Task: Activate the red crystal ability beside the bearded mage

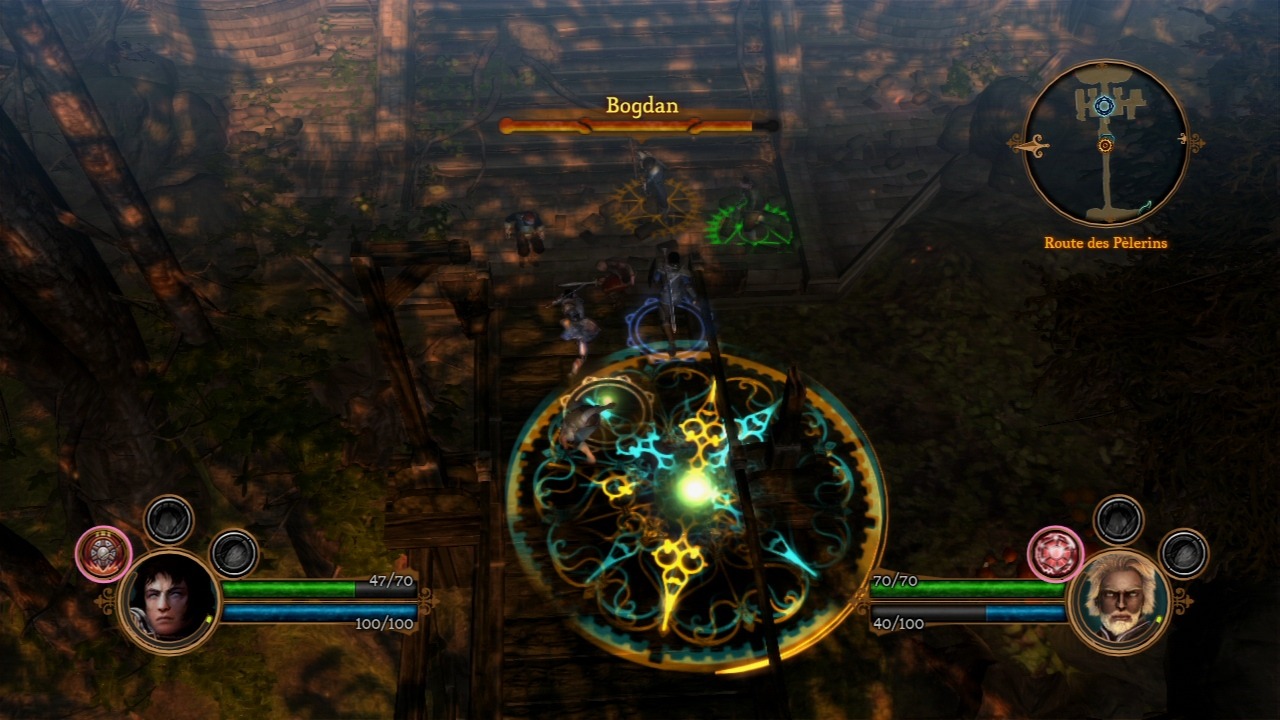Action: point(1055,554)
